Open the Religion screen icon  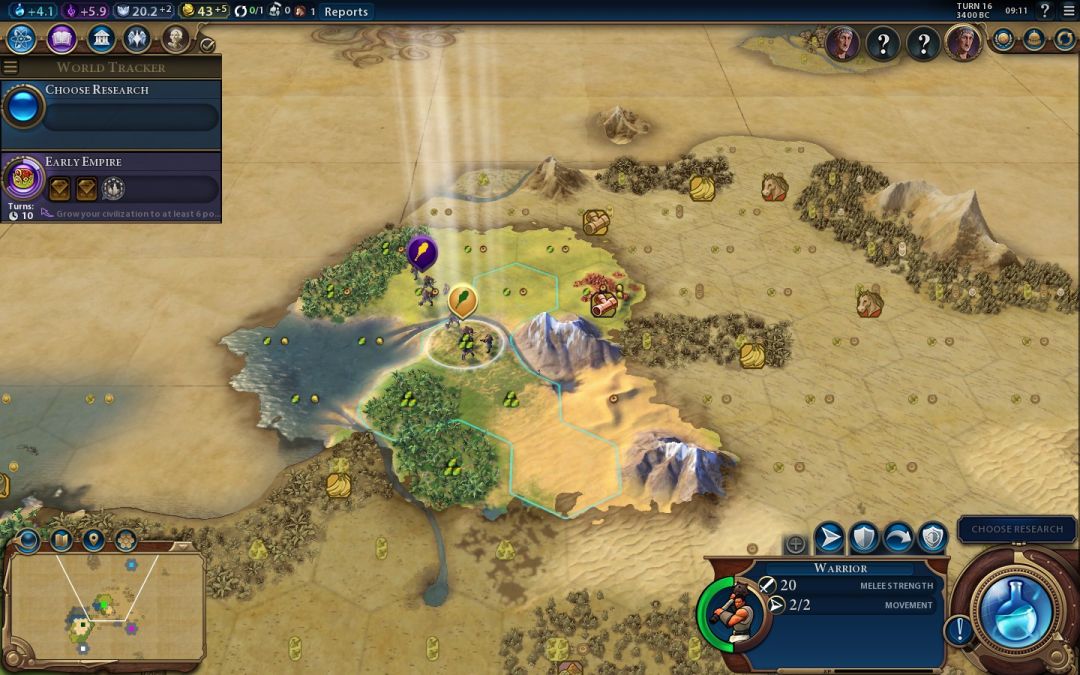tap(137, 39)
